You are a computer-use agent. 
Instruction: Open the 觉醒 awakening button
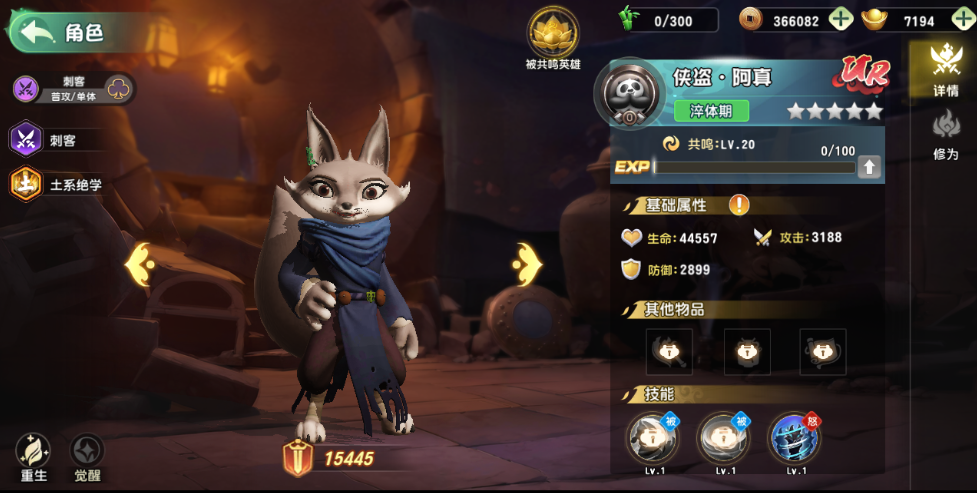(x=87, y=457)
